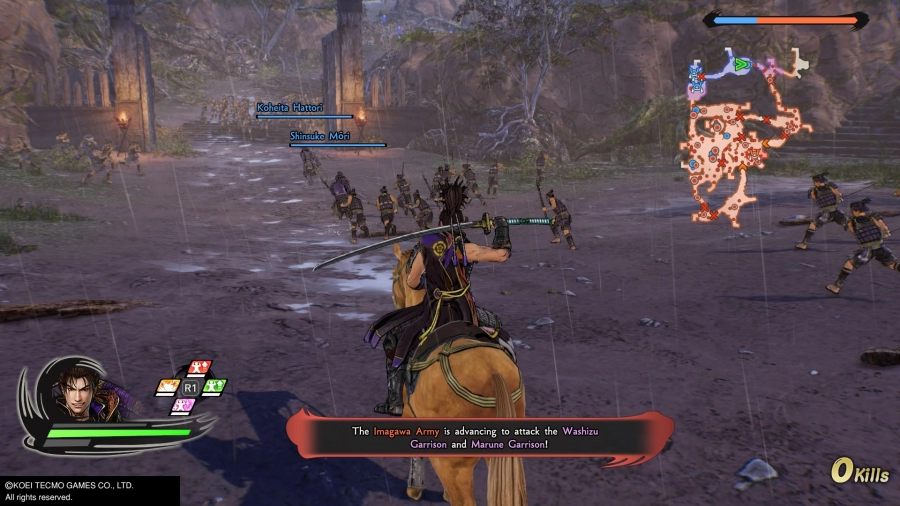The image size is (900, 506).
Task: Open the battlefield minimap
Action: tap(745, 135)
